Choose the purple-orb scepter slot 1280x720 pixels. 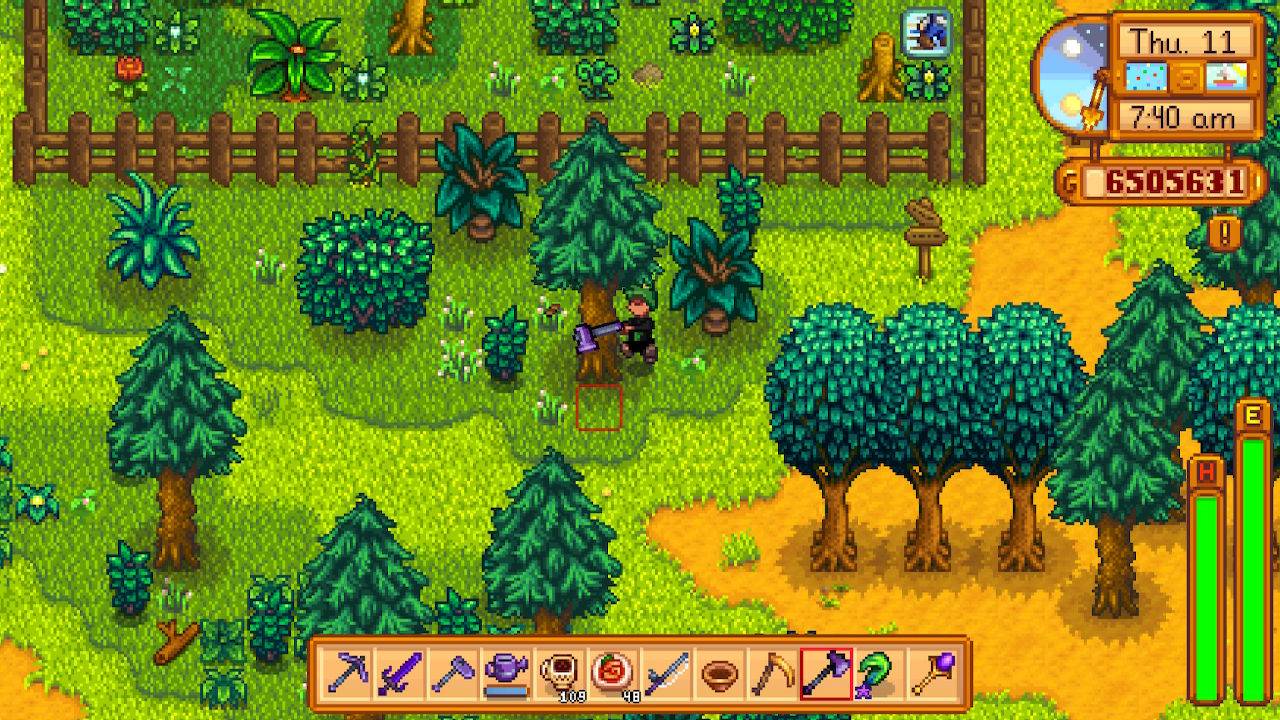[933, 674]
